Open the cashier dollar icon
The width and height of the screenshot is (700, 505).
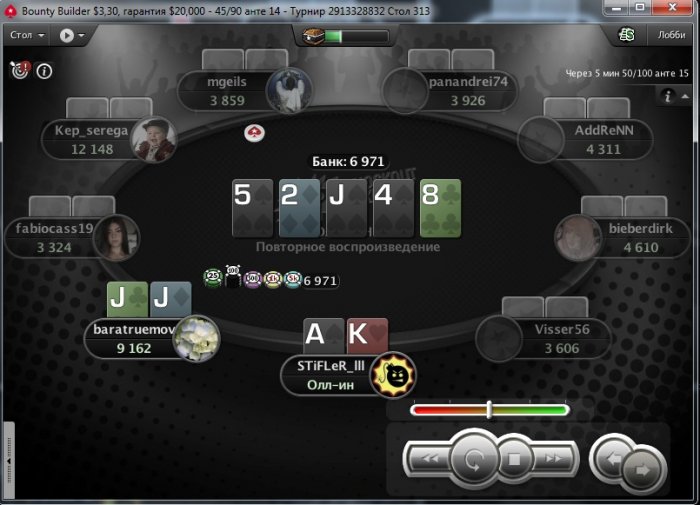click(628, 35)
